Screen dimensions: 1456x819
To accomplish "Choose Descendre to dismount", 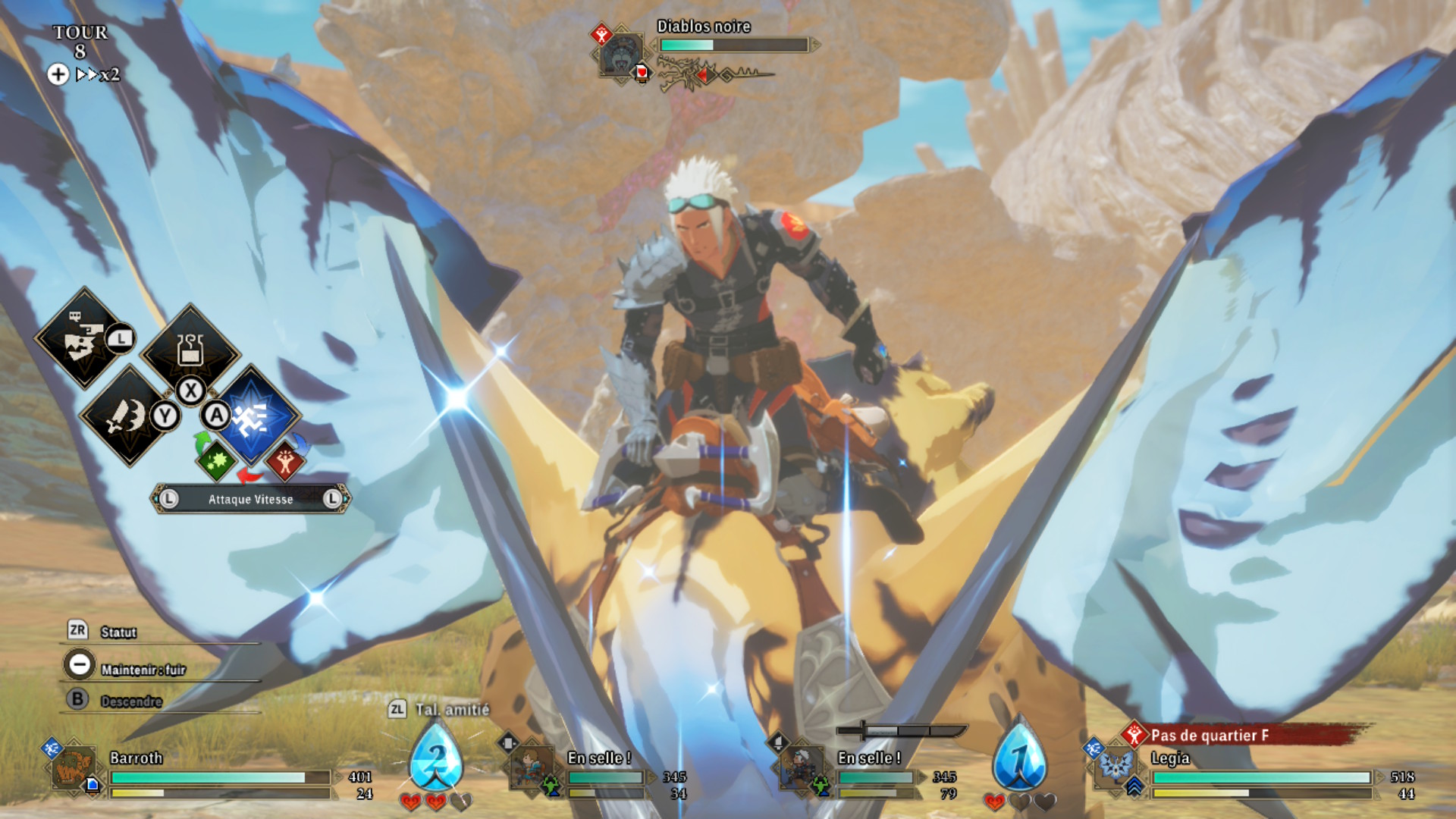I will click(x=130, y=701).
